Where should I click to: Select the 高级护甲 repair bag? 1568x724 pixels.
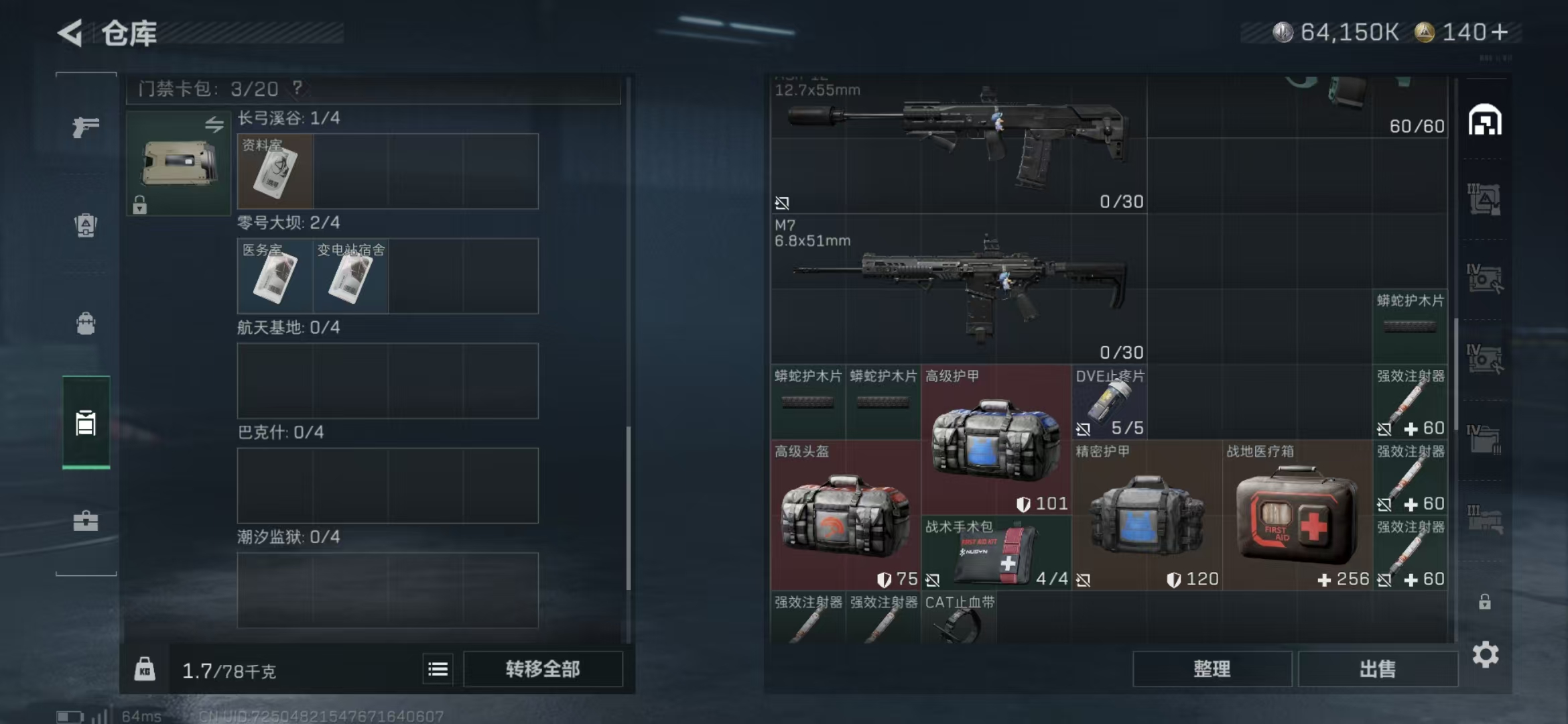(996, 440)
